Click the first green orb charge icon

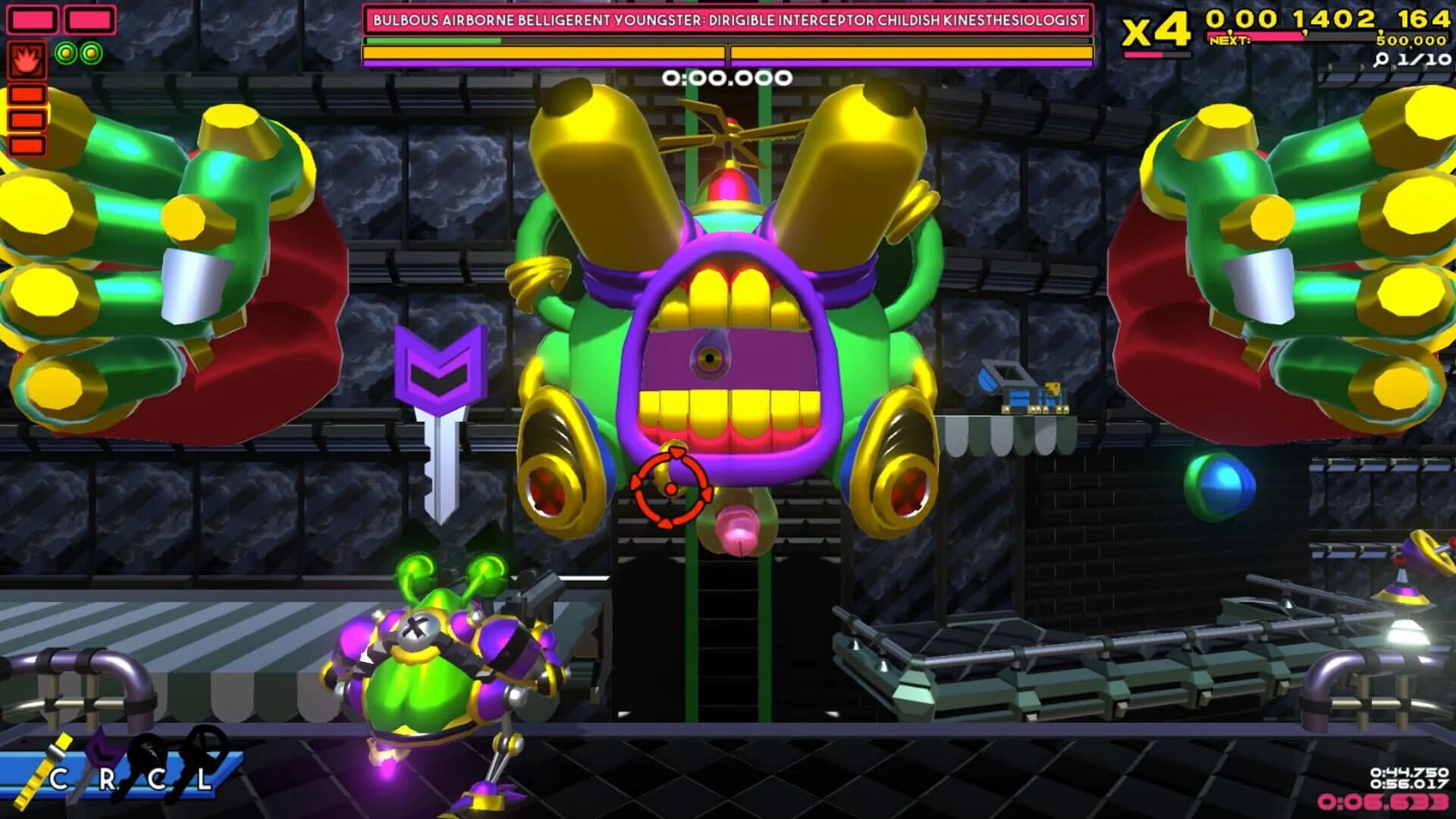[x=66, y=52]
